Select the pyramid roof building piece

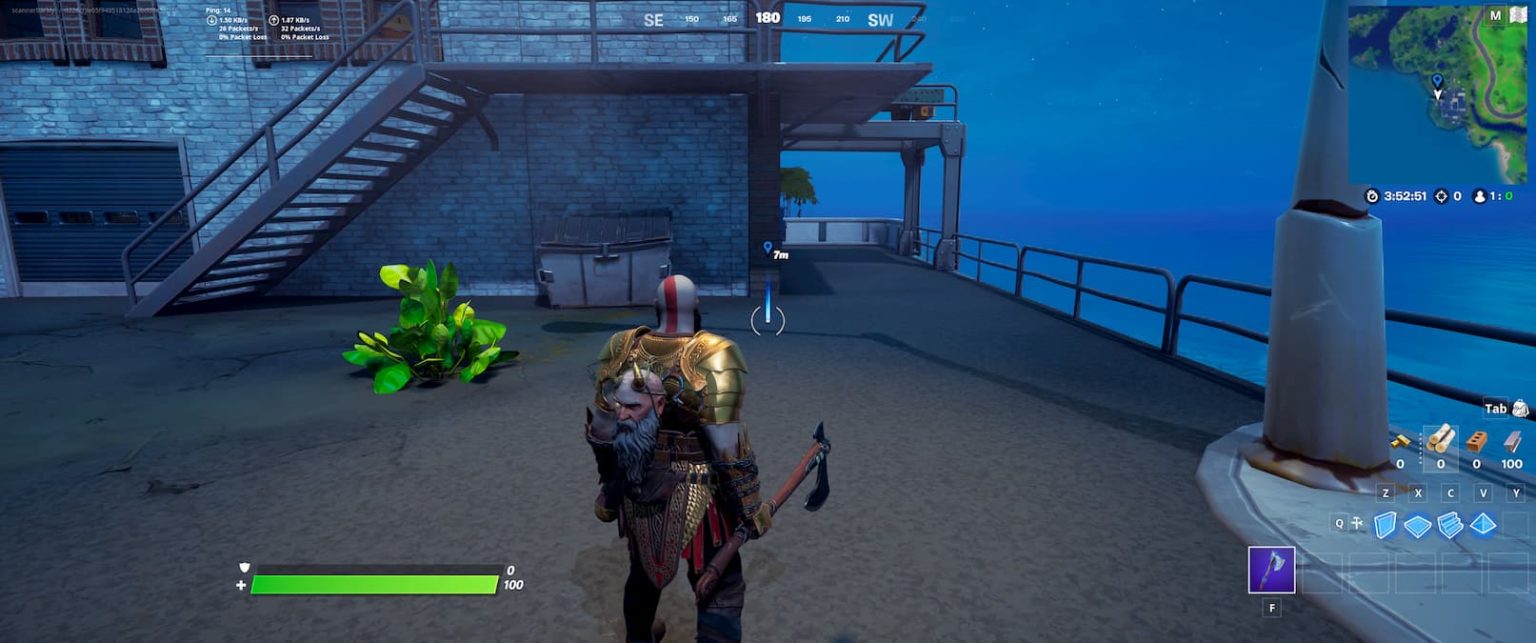1482,524
